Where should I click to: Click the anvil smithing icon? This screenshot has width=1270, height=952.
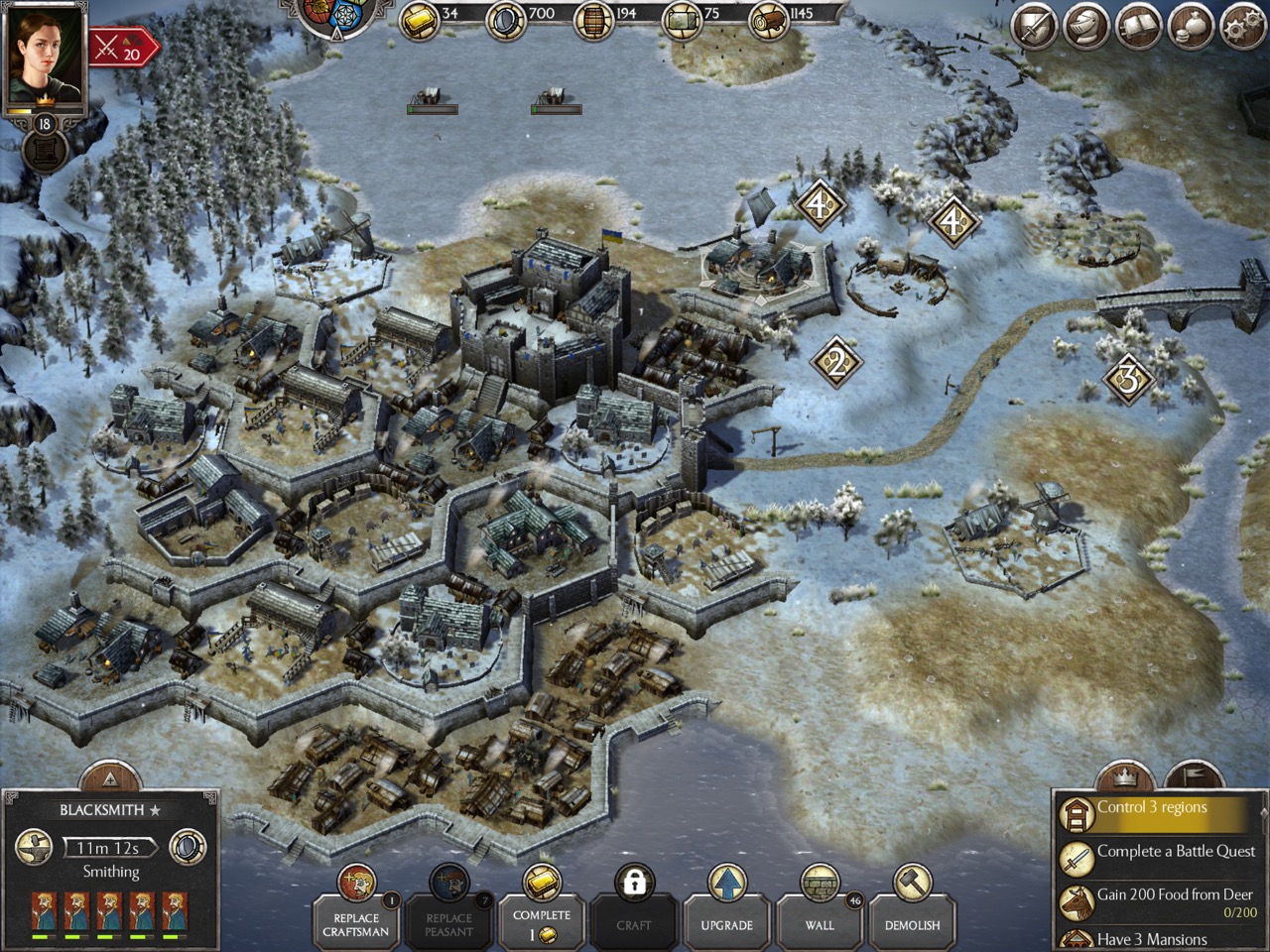pyautogui.click(x=35, y=847)
